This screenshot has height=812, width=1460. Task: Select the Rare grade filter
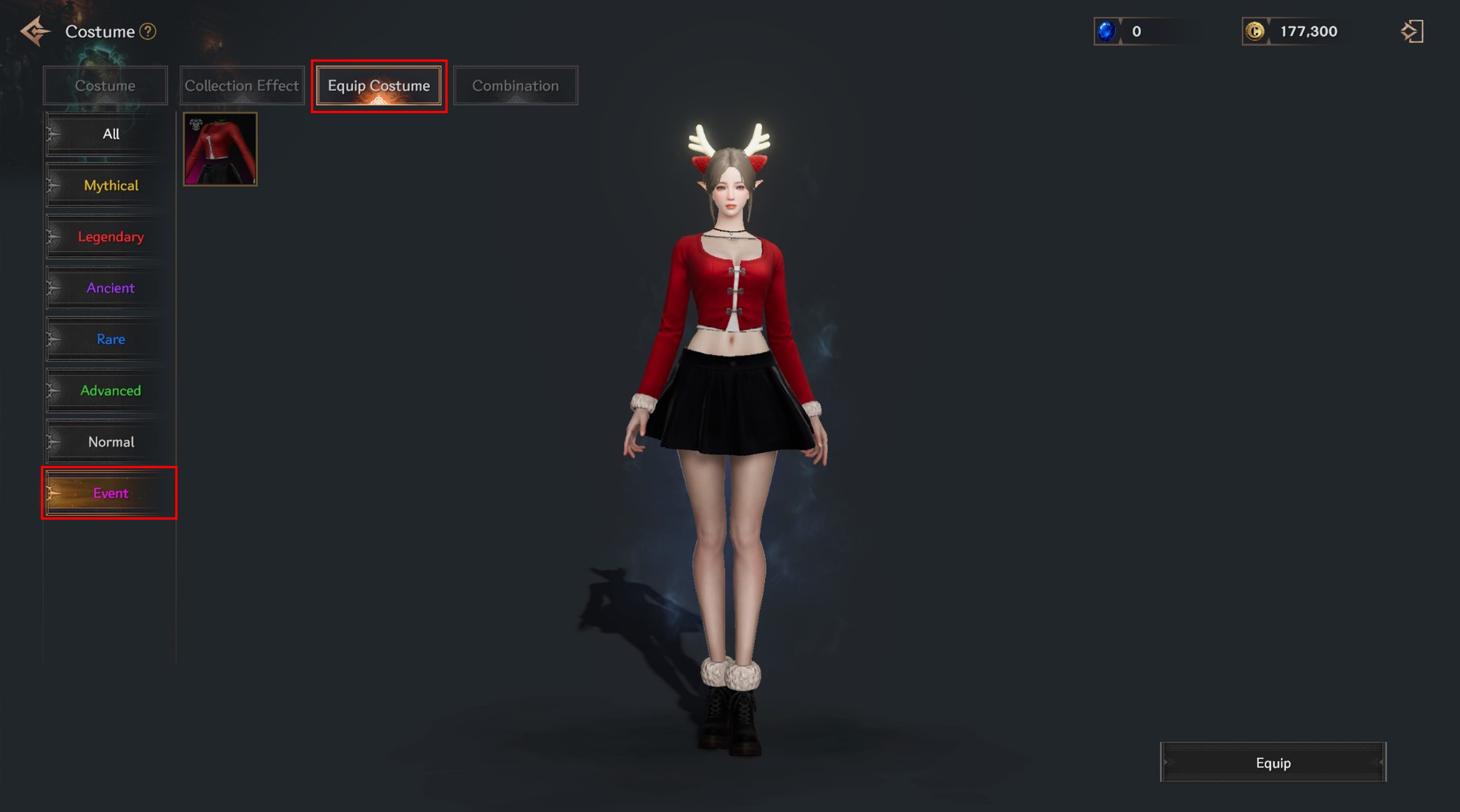[110, 339]
